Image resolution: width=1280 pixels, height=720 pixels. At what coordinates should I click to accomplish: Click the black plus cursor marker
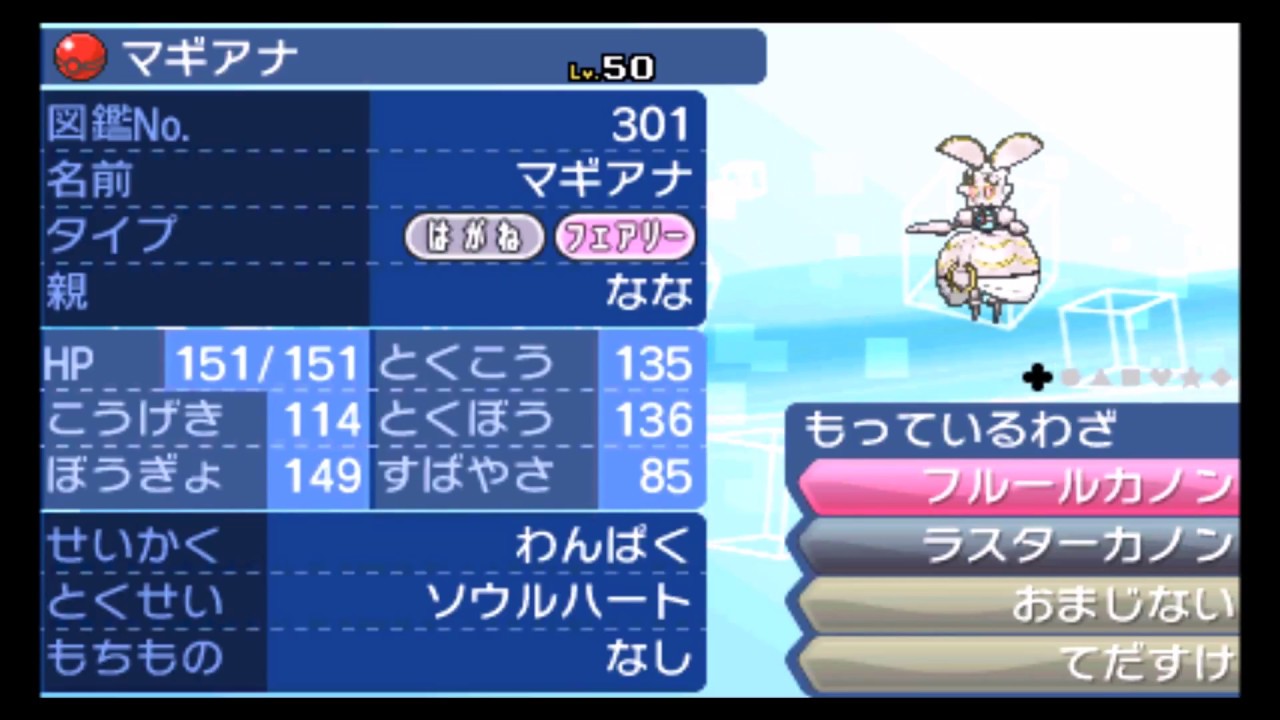(x=1037, y=377)
